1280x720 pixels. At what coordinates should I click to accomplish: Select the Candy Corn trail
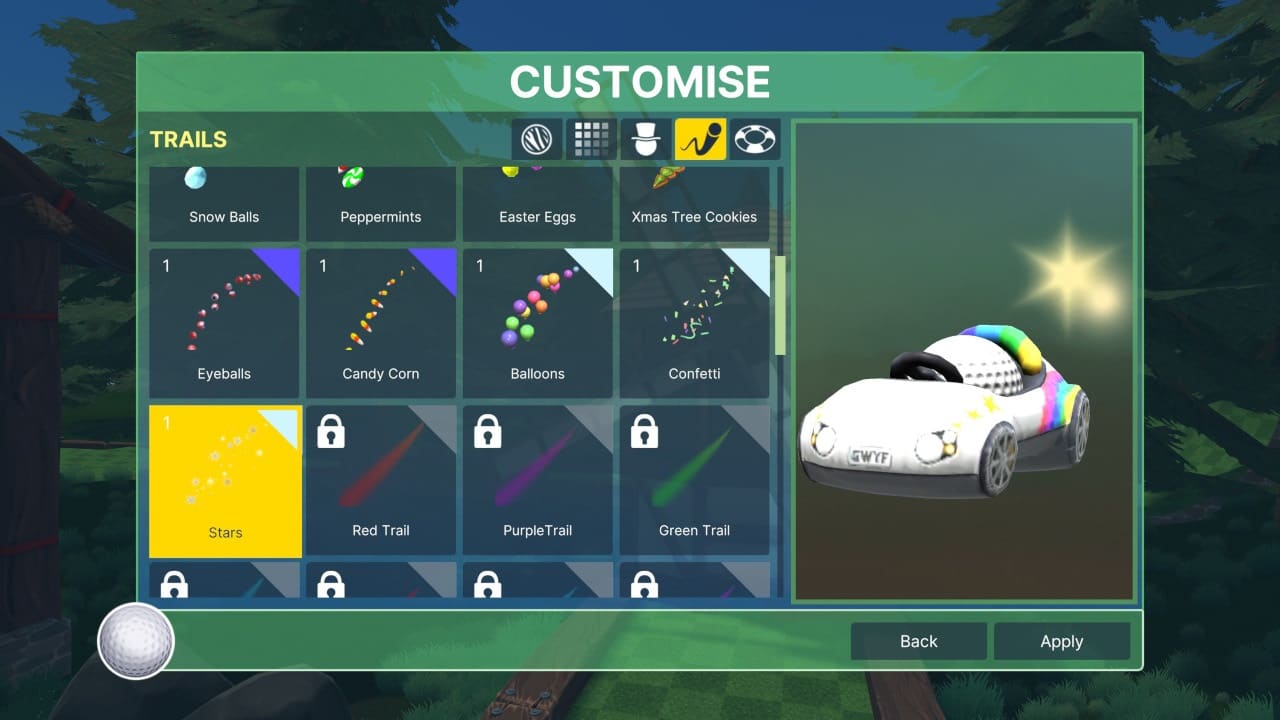(380, 322)
